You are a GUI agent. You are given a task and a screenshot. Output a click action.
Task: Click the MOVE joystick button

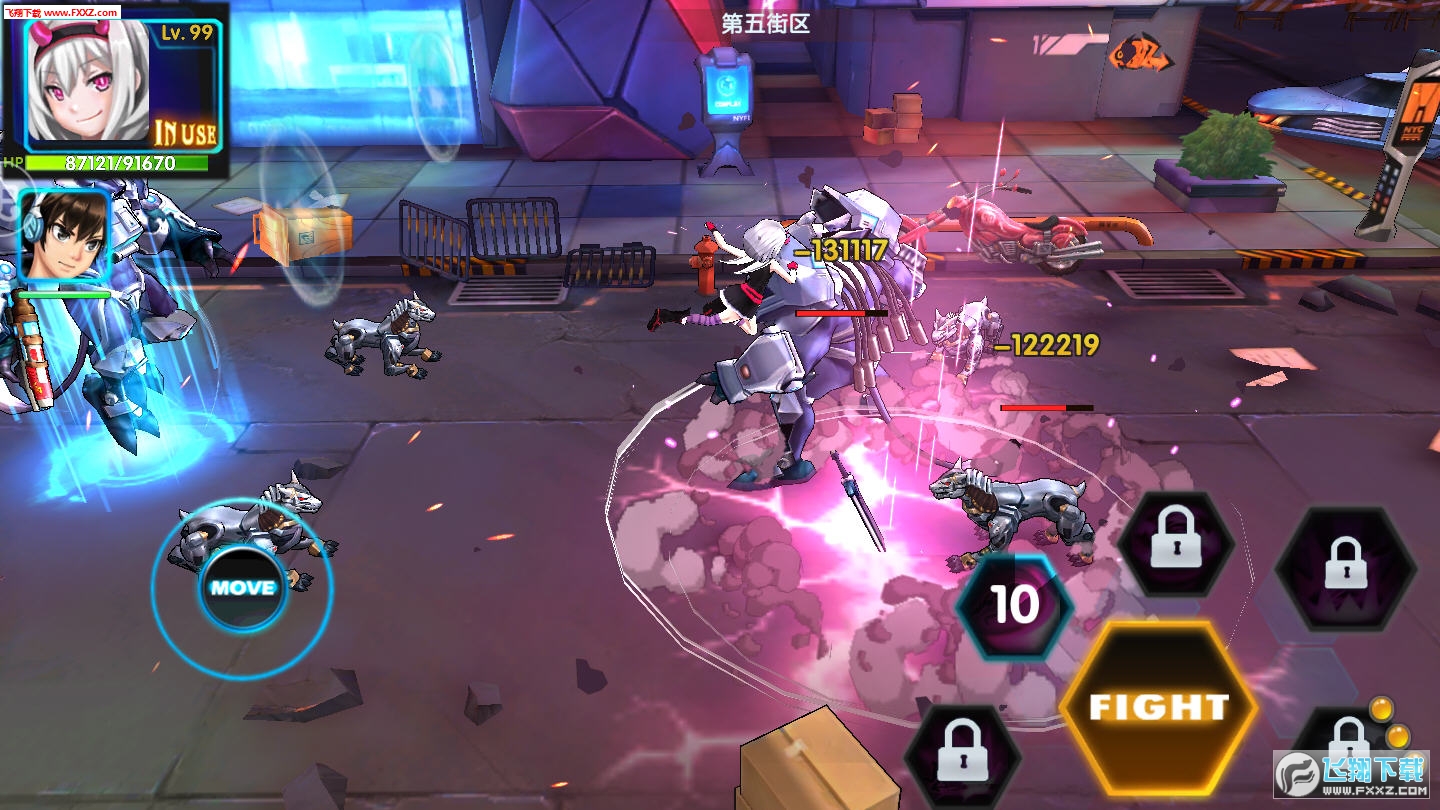coord(242,587)
